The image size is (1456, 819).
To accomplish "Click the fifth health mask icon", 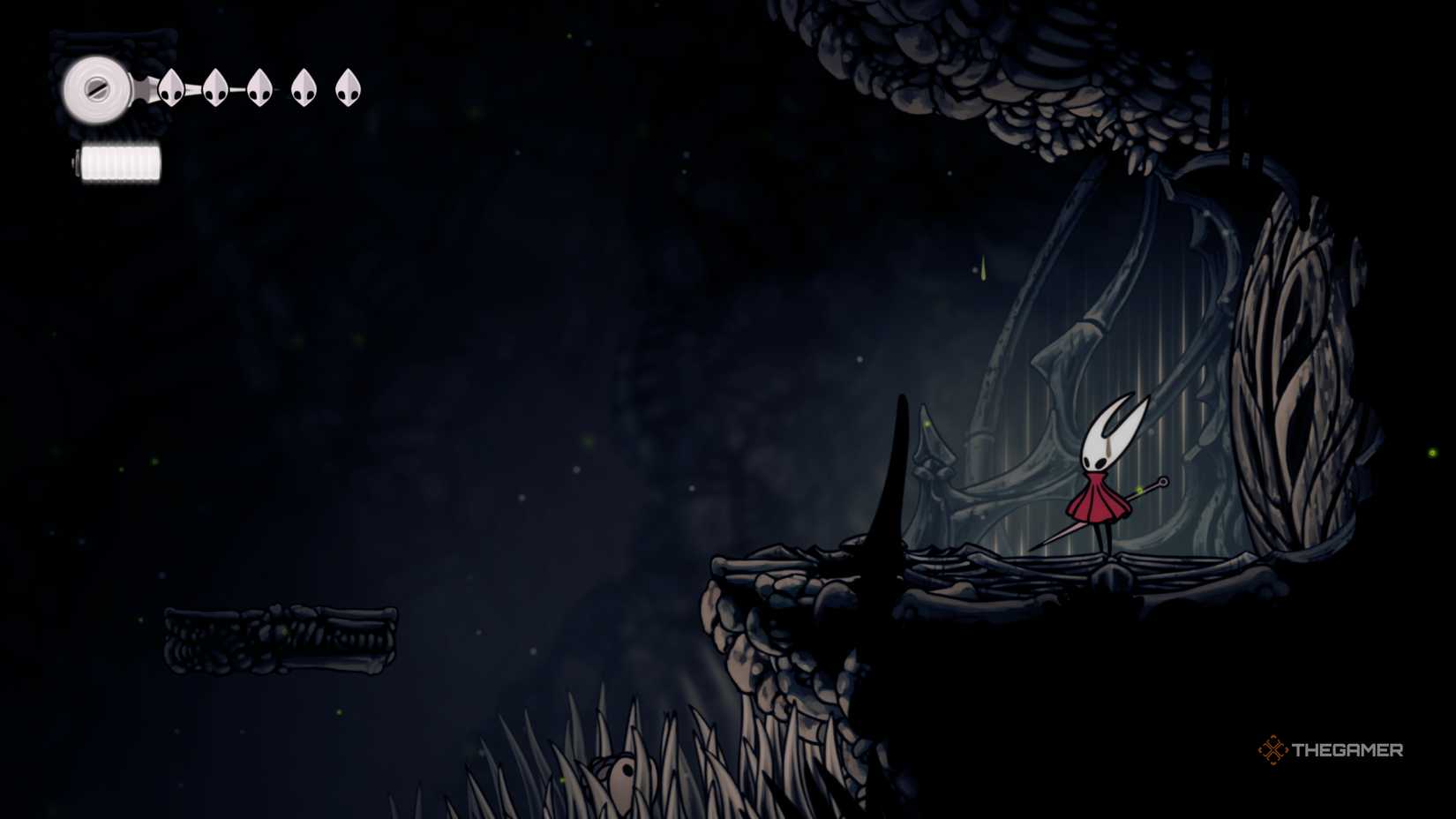I will [348, 86].
